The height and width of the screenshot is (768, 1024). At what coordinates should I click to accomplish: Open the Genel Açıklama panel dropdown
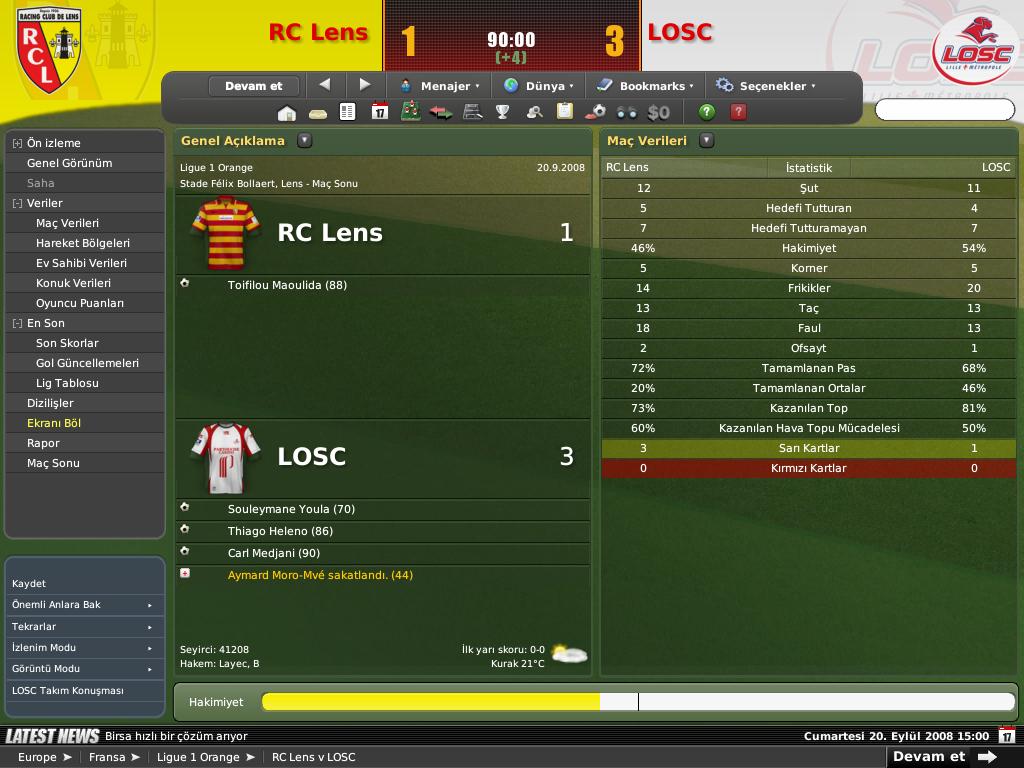pyautogui.click(x=305, y=141)
